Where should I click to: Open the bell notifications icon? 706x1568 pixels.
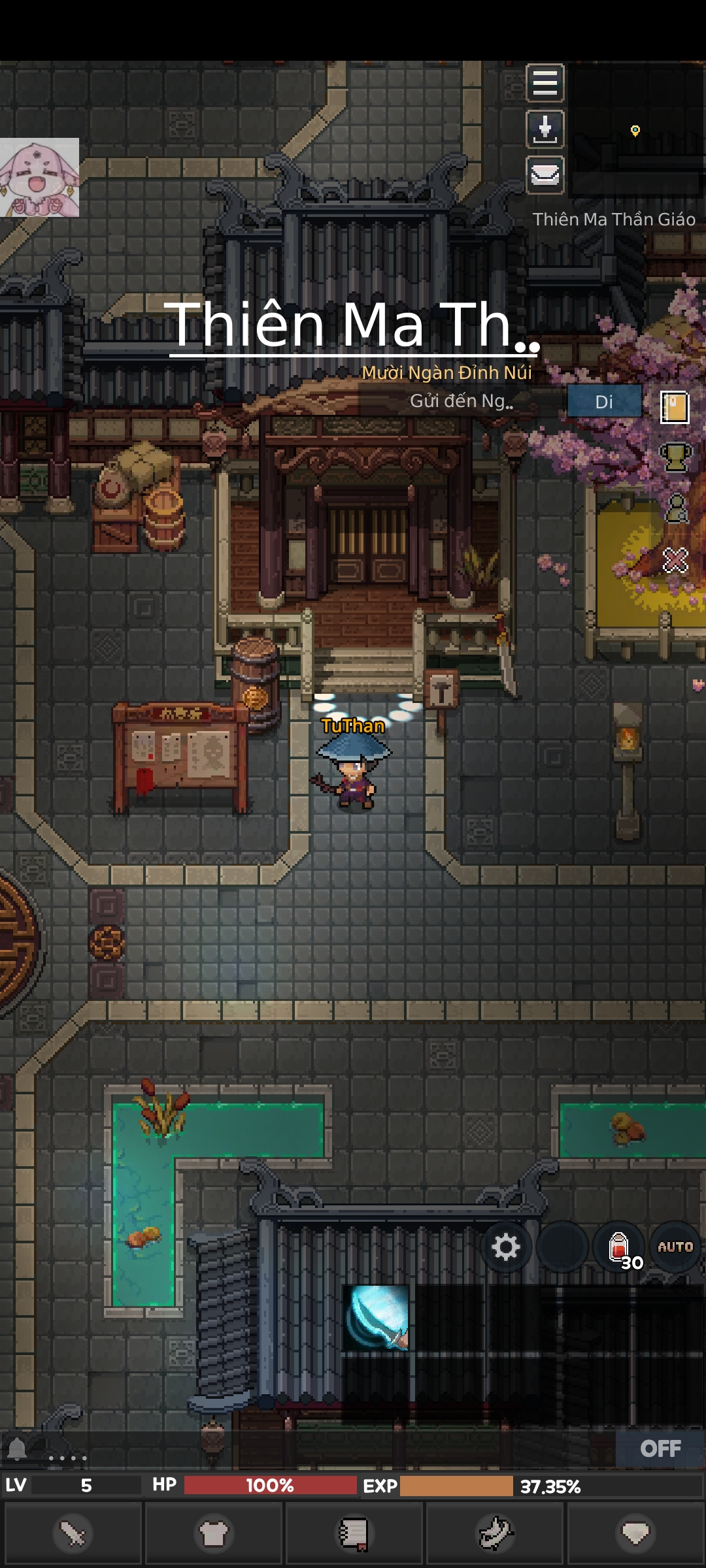point(18,1448)
